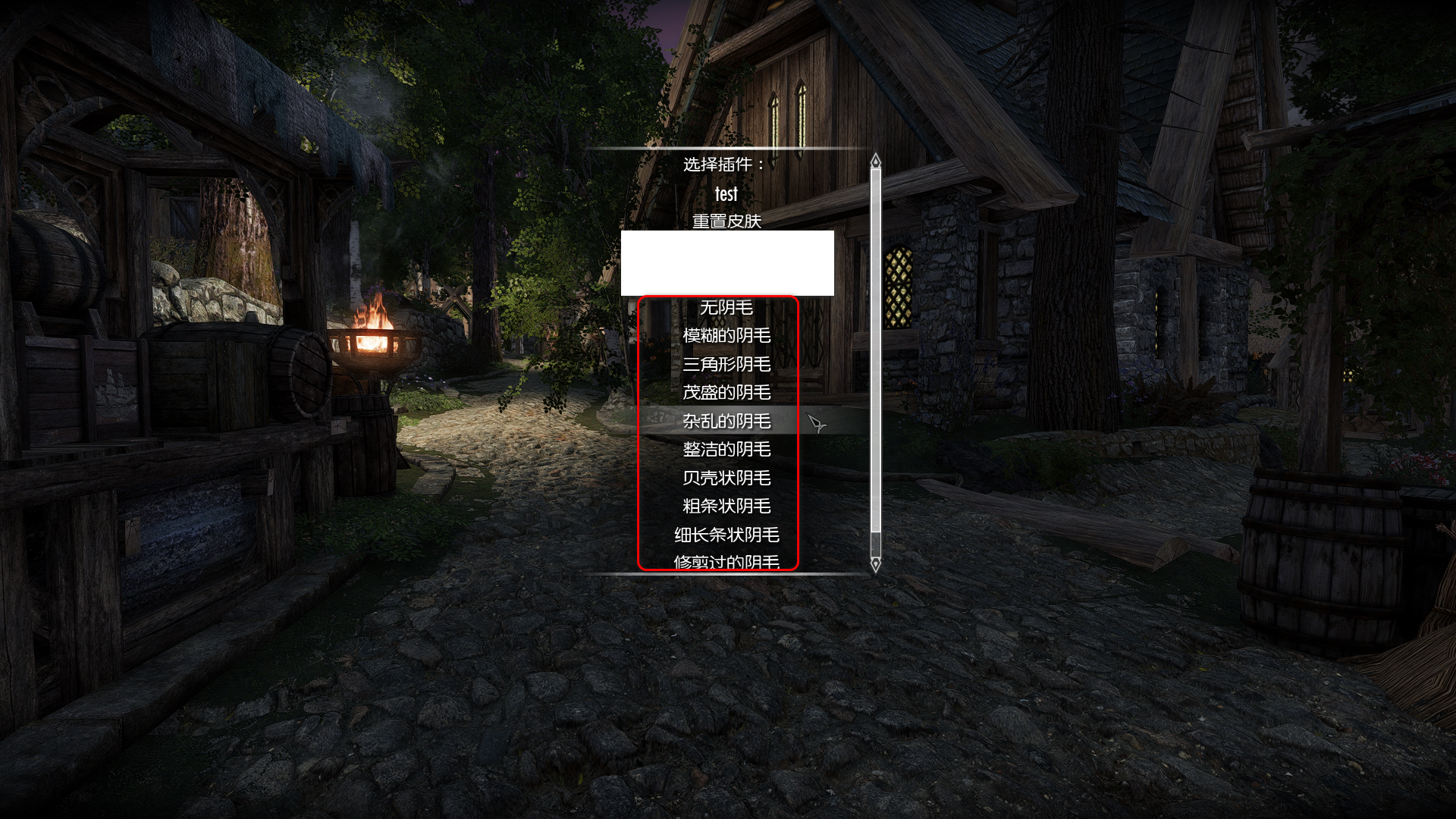Select the 茂盛的阴毛 entry
The image size is (1456, 819).
[x=726, y=392]
